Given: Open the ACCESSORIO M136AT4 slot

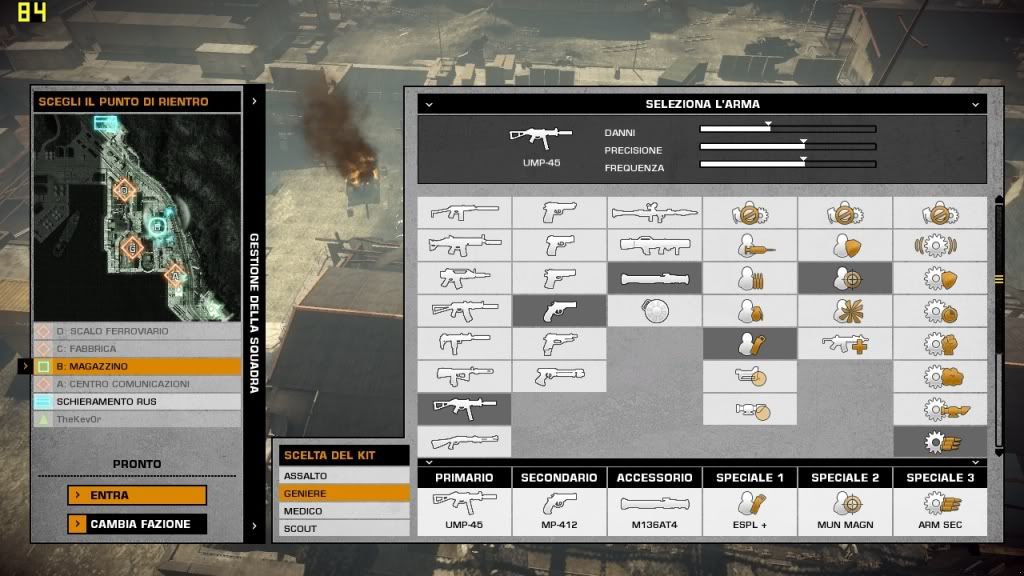Looking at the screenshot, I should (654, 508).
